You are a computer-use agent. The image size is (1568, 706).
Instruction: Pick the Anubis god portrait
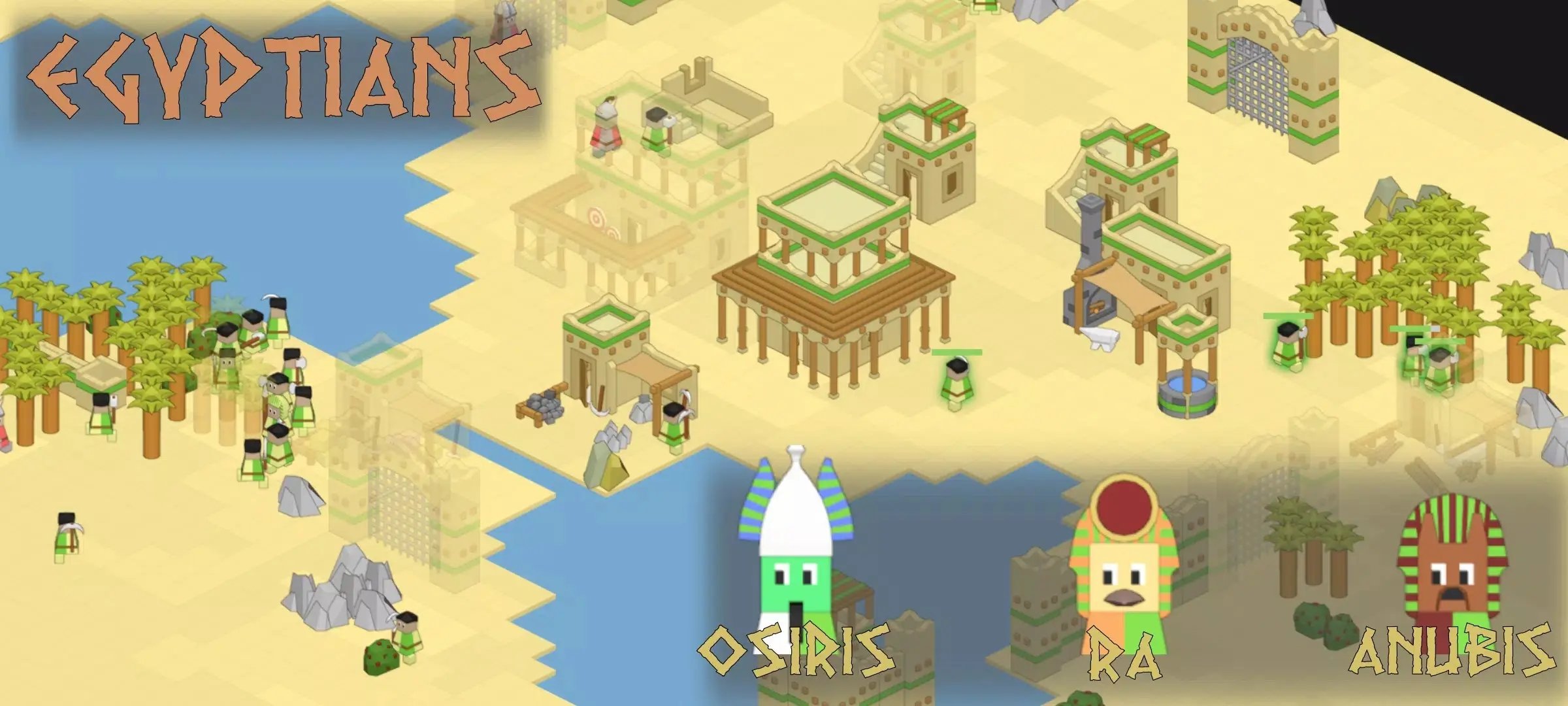pyautogui.click(x=1452, y=562)
